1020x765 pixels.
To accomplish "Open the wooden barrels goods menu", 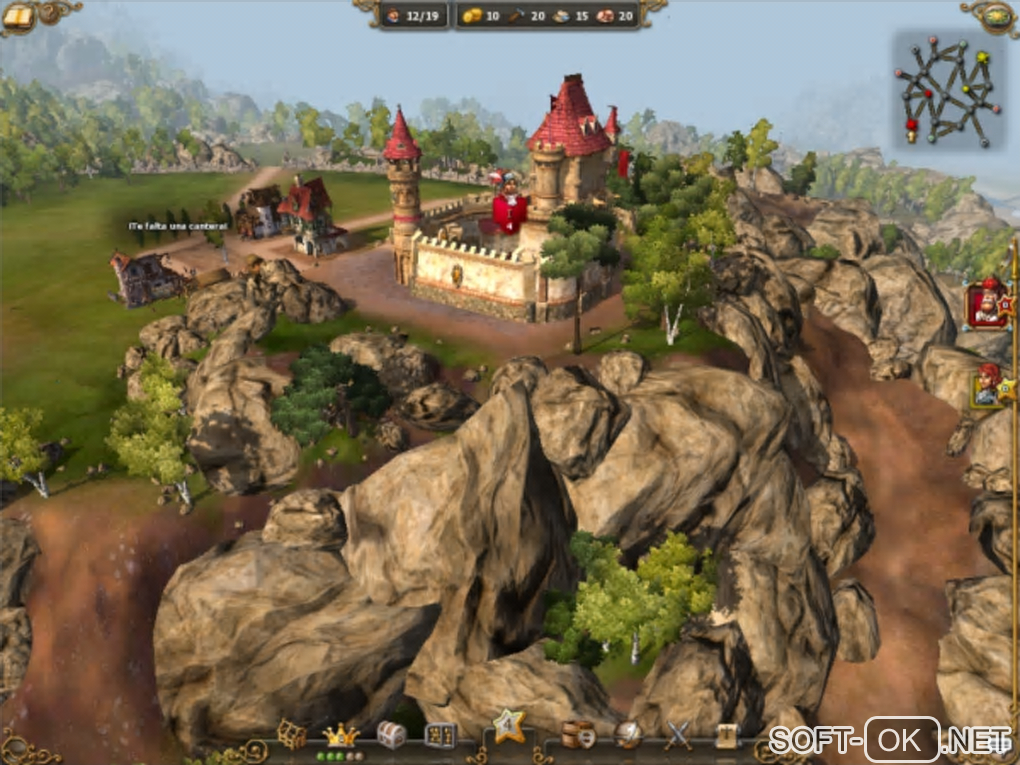I will (x=578, y=735).
